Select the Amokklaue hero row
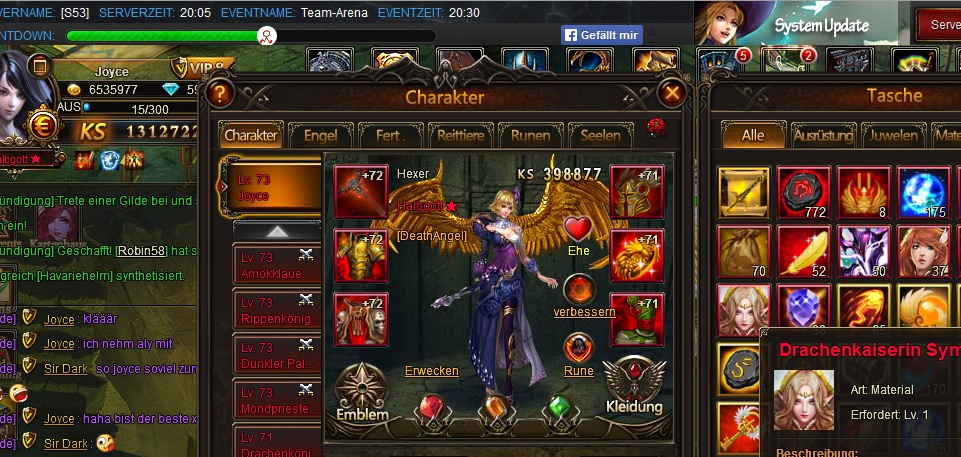 click(274, 265)
